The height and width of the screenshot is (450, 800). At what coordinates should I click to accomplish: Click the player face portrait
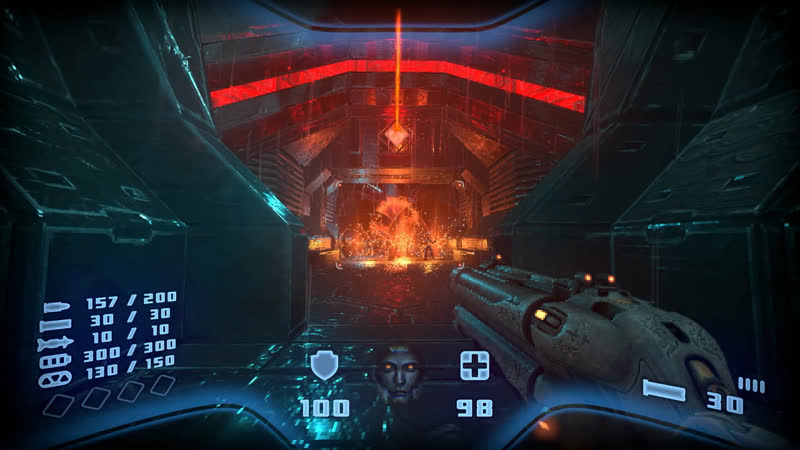398,374
